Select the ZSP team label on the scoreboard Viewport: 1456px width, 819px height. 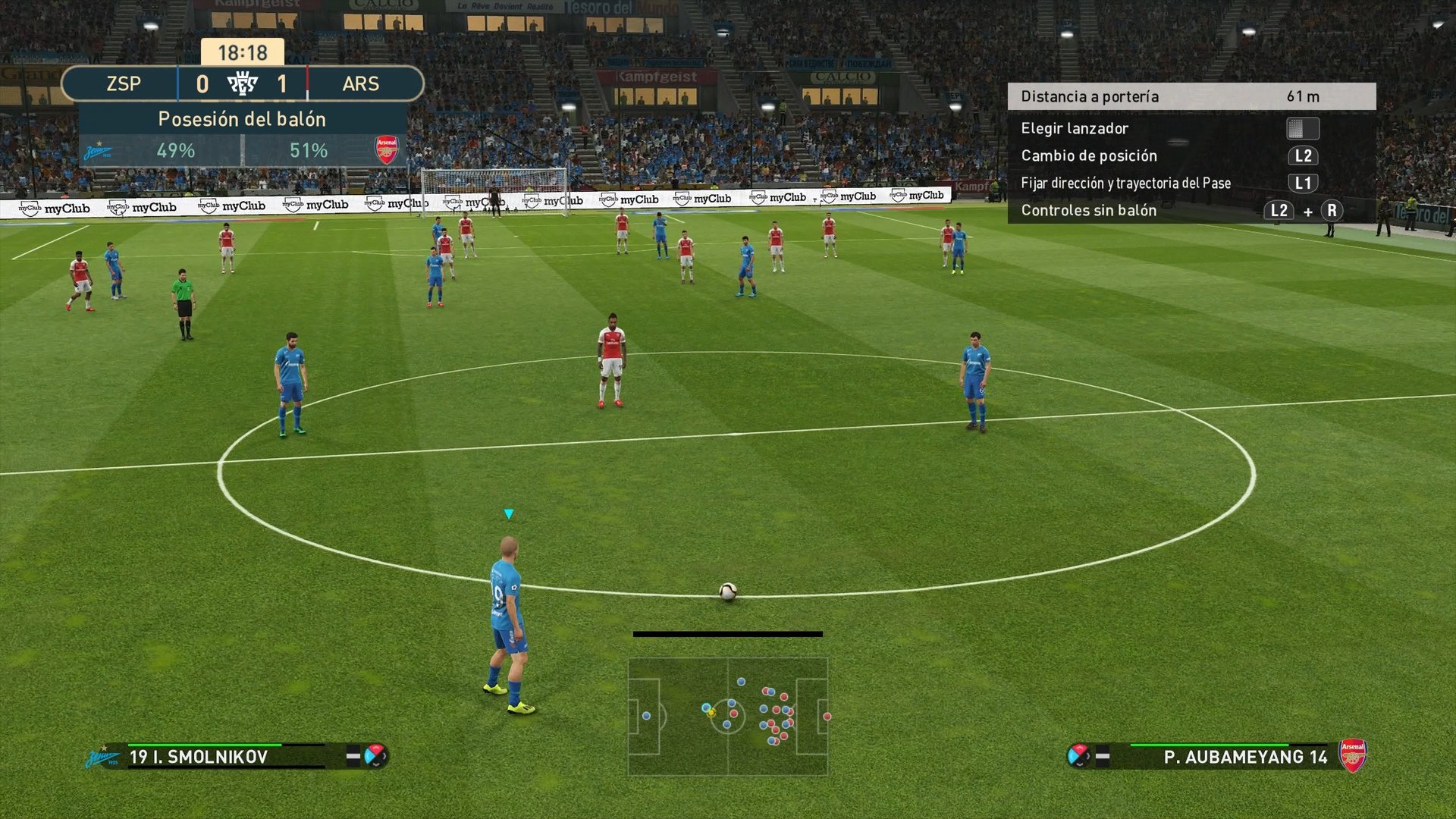pyautogui.click(x=122, y=83)
